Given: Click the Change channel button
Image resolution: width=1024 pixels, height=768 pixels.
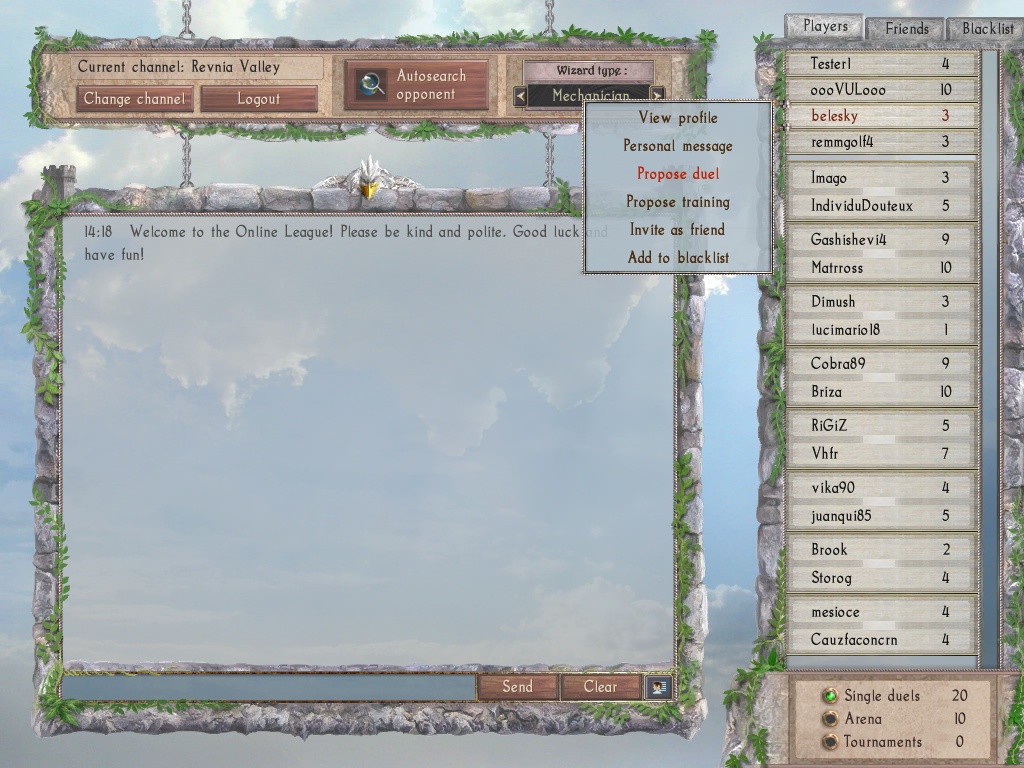Looking at the screenshot, I should [135, 99].
